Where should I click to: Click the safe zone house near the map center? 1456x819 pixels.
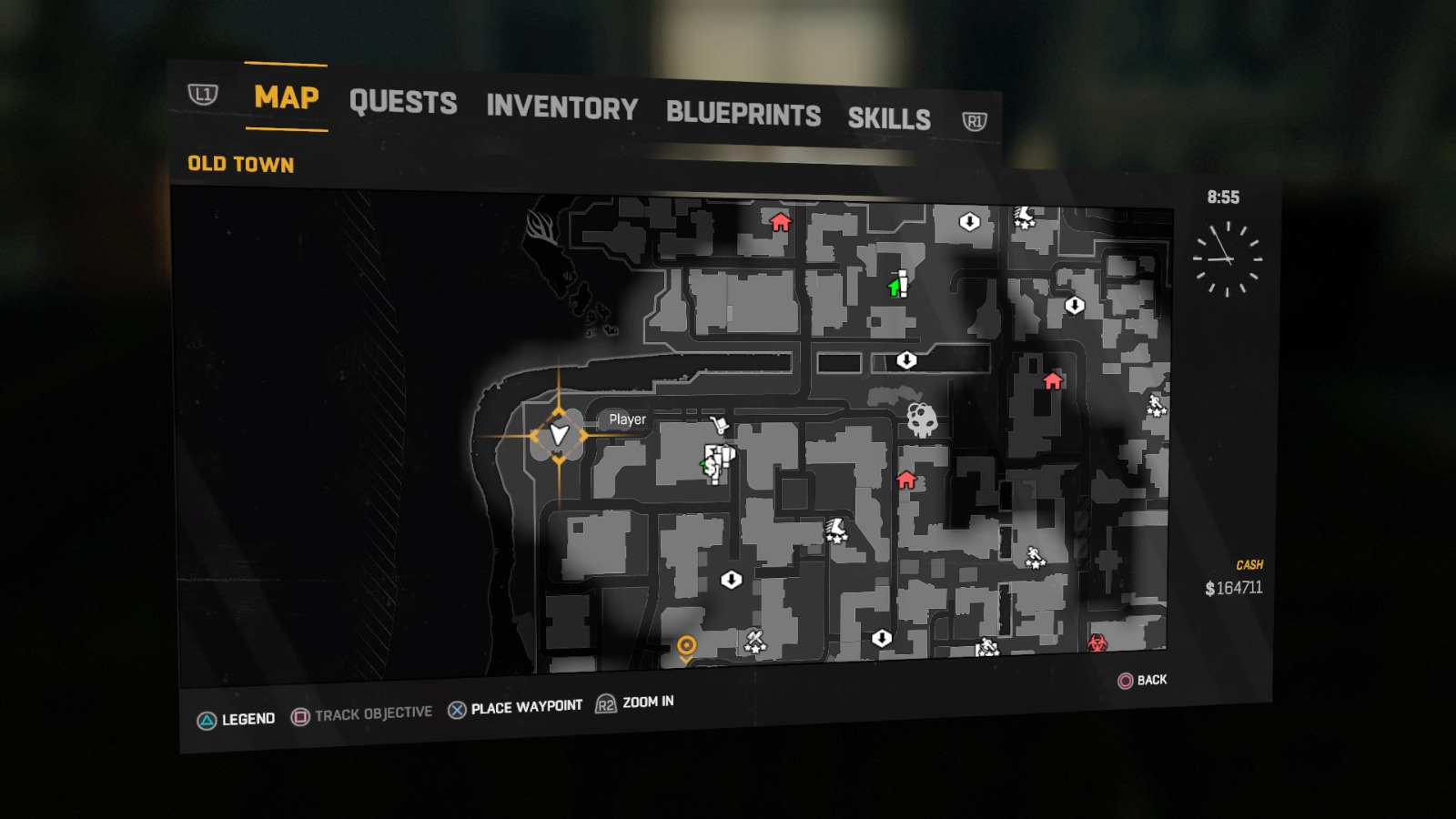(x=906, y=480)
